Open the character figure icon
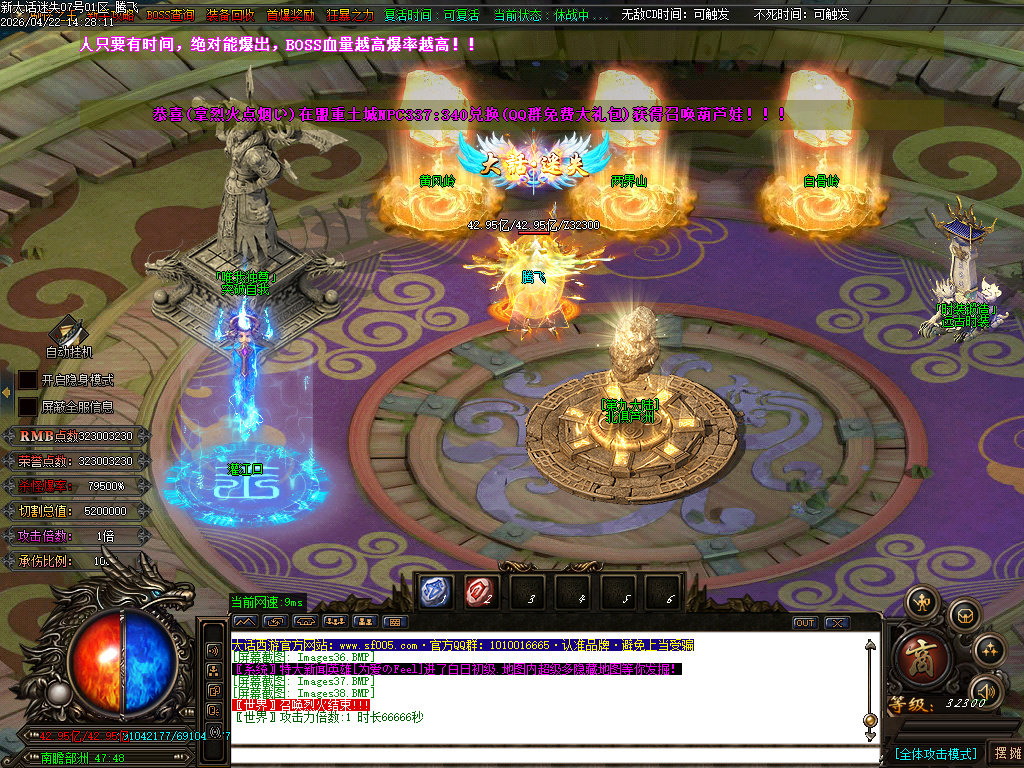 pos(921,603)
